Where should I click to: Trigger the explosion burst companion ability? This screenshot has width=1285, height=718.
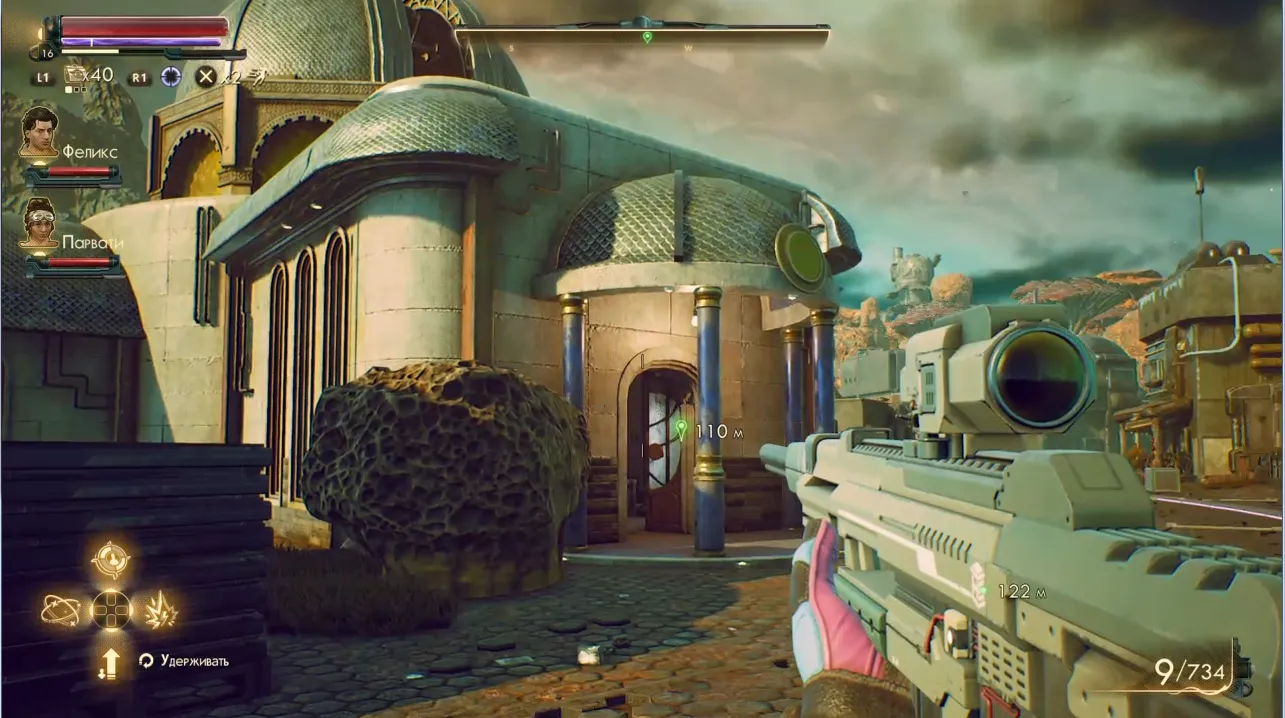coord(161,609)
